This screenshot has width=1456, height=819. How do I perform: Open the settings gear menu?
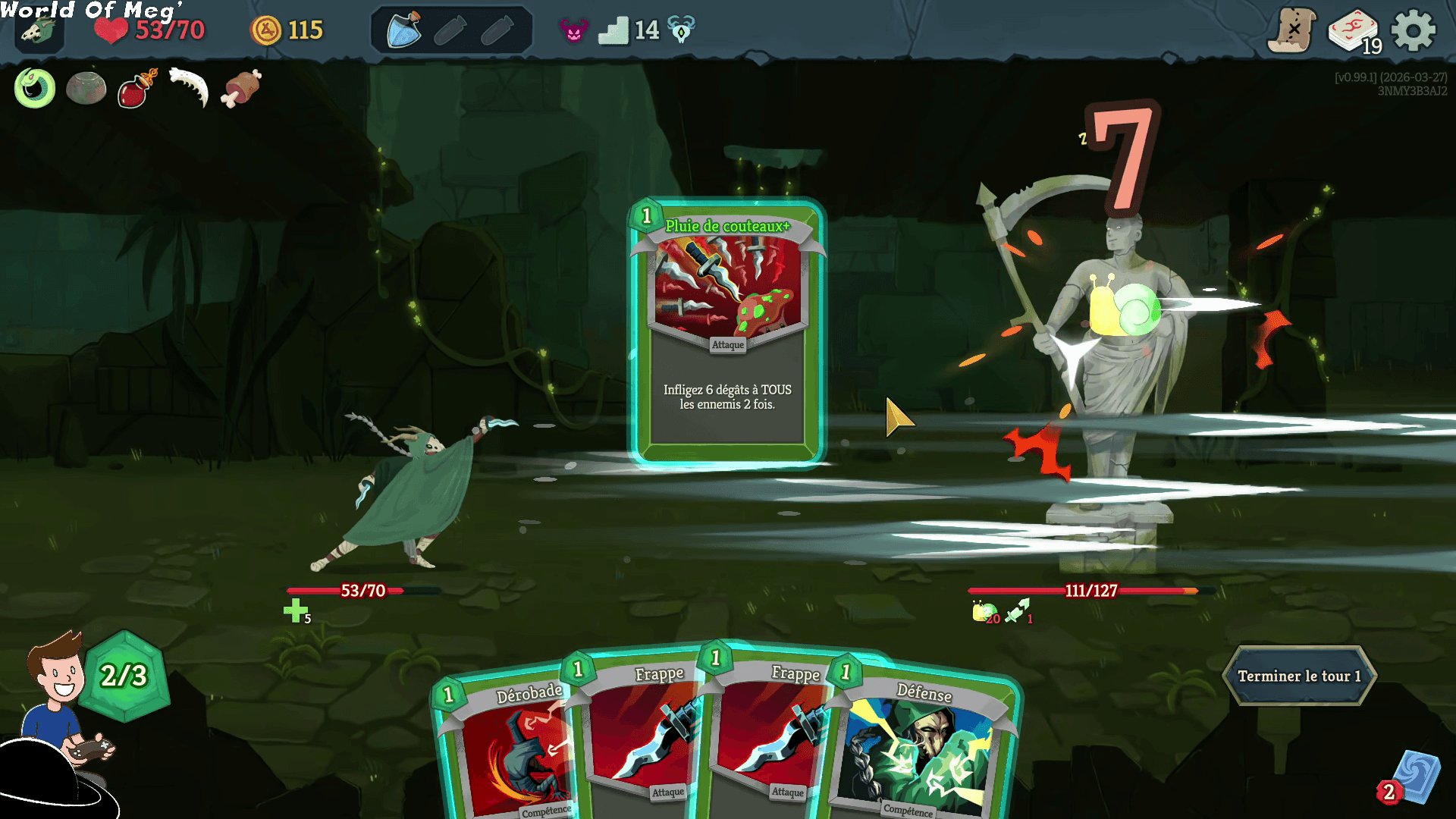point(1413,31)
